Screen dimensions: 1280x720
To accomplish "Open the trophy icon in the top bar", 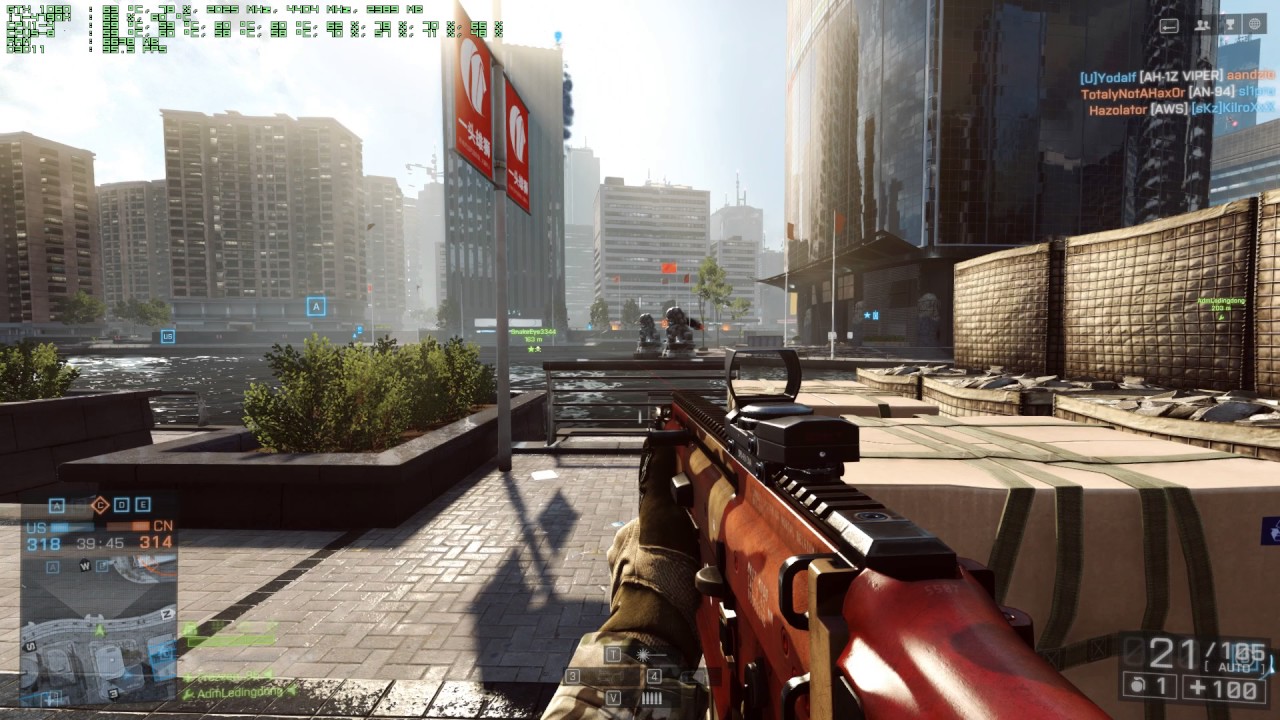I will click(1229, 26).
